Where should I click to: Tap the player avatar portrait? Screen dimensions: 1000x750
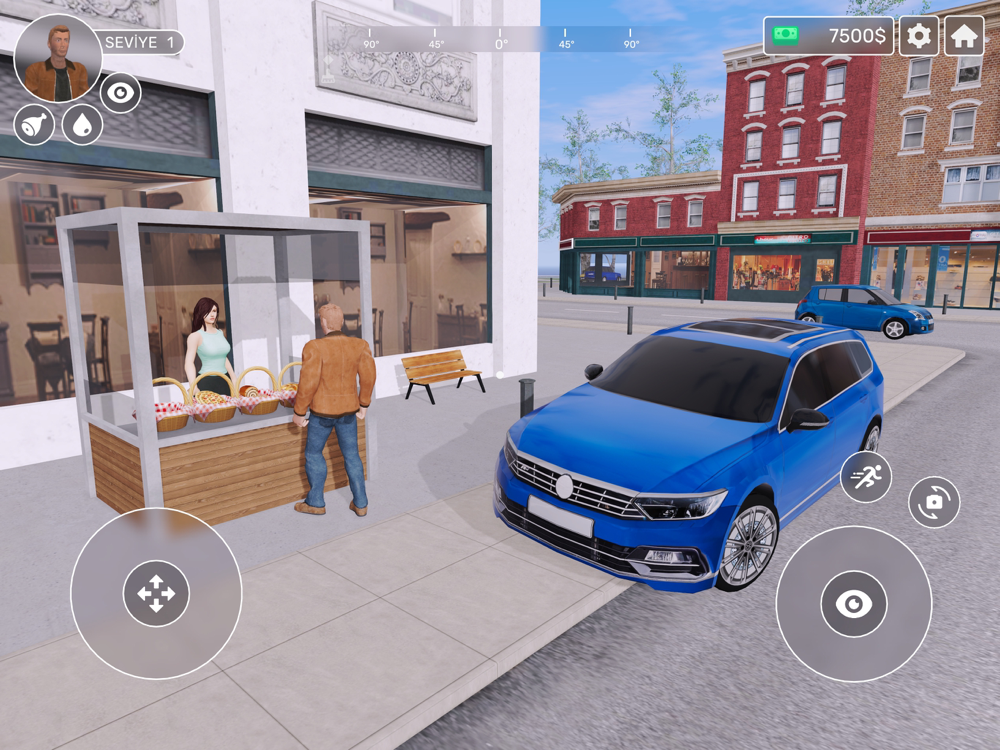click(x=58, y=58)
